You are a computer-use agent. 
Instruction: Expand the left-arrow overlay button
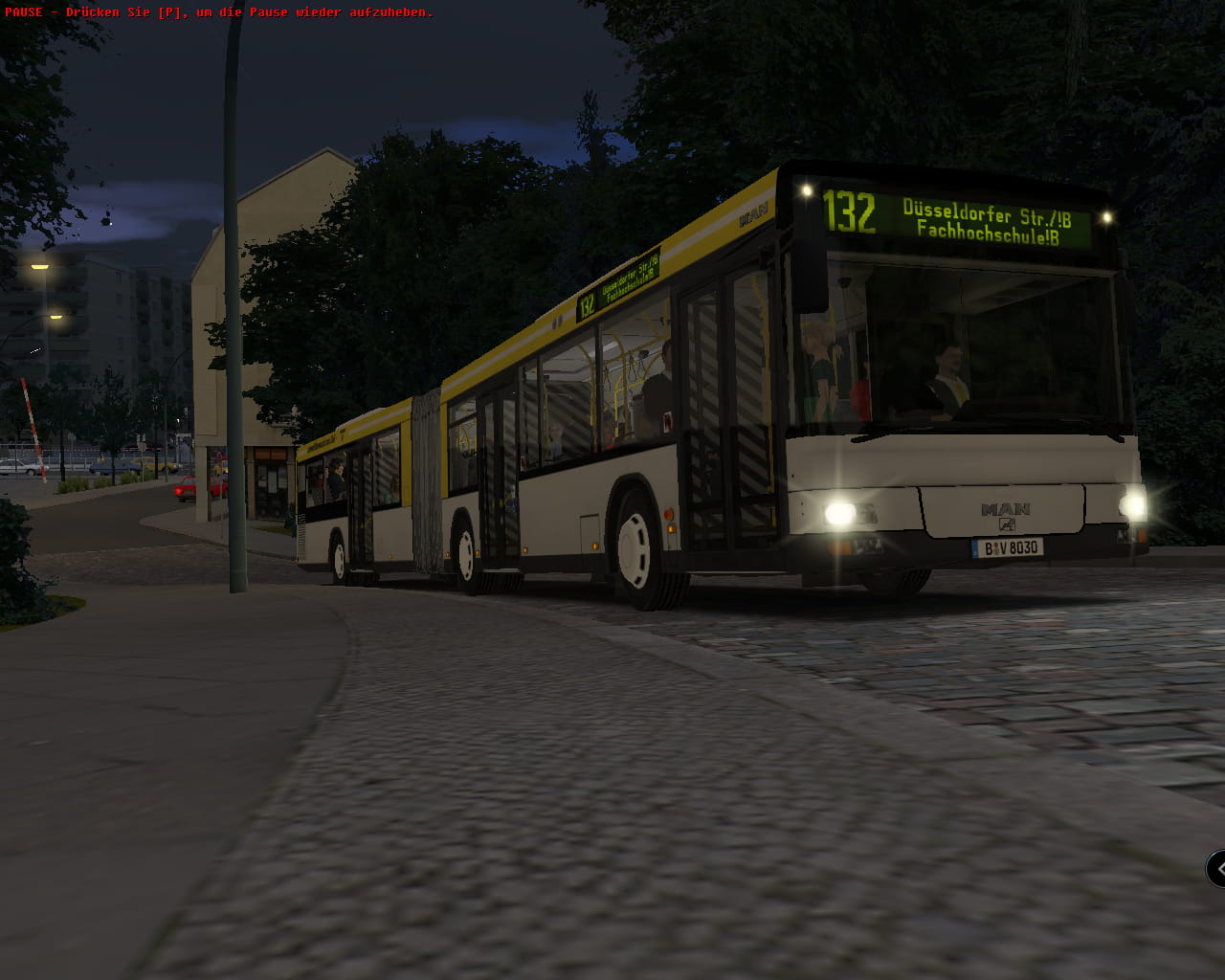[x=1217, y=869]
